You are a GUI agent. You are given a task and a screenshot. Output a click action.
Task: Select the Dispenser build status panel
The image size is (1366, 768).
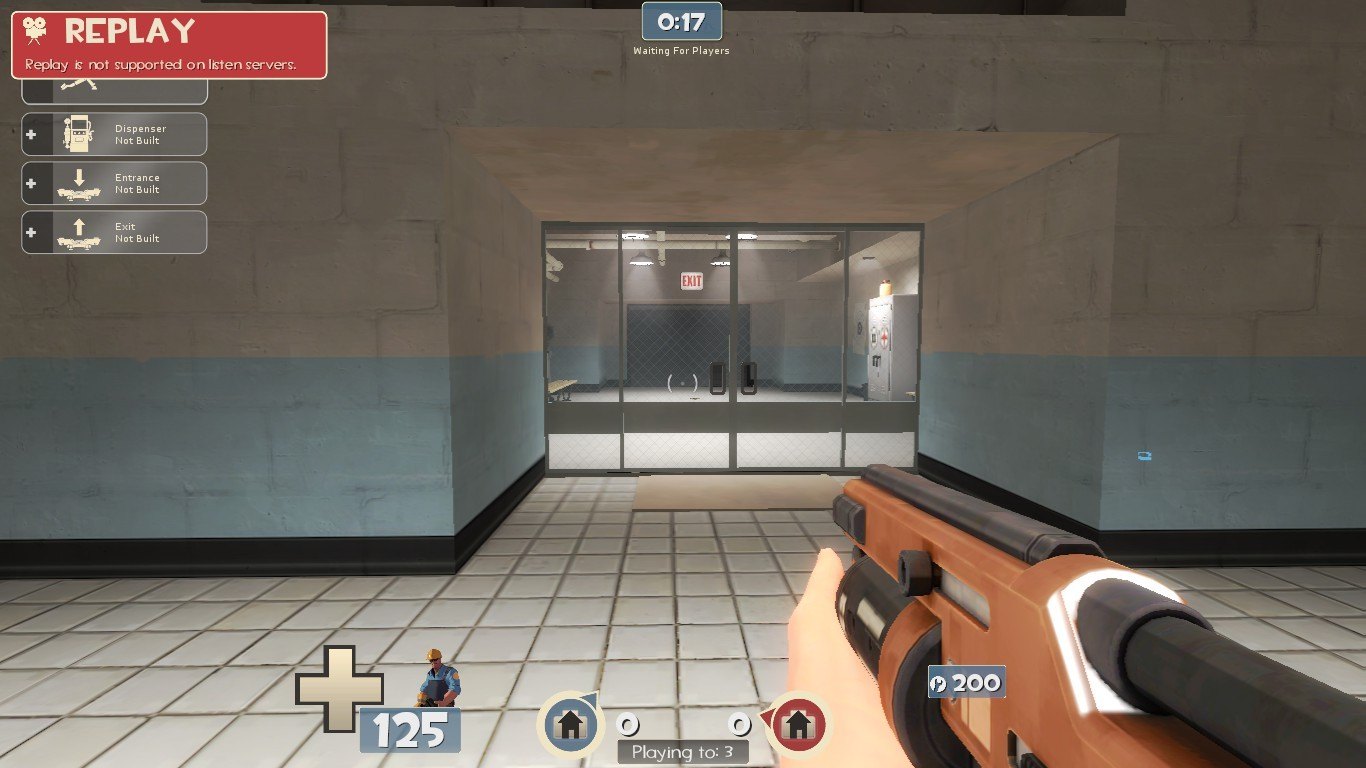click(114, 134)
